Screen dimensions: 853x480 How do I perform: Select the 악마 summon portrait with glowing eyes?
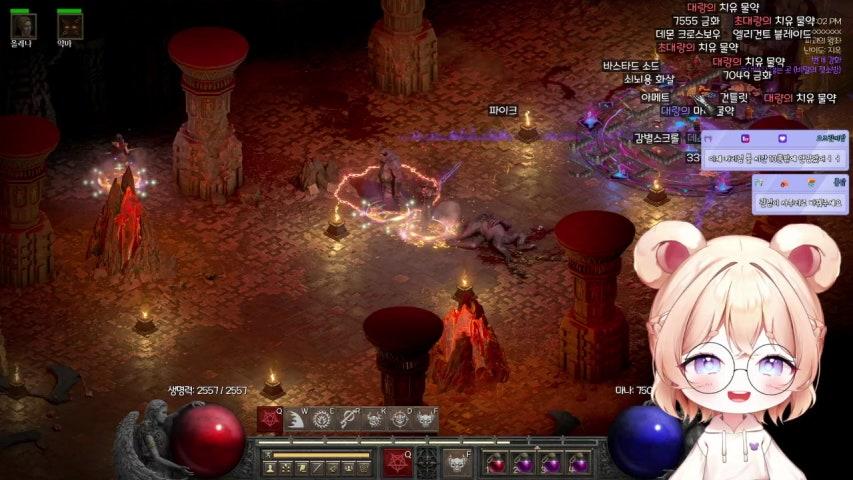pos(68,24)
